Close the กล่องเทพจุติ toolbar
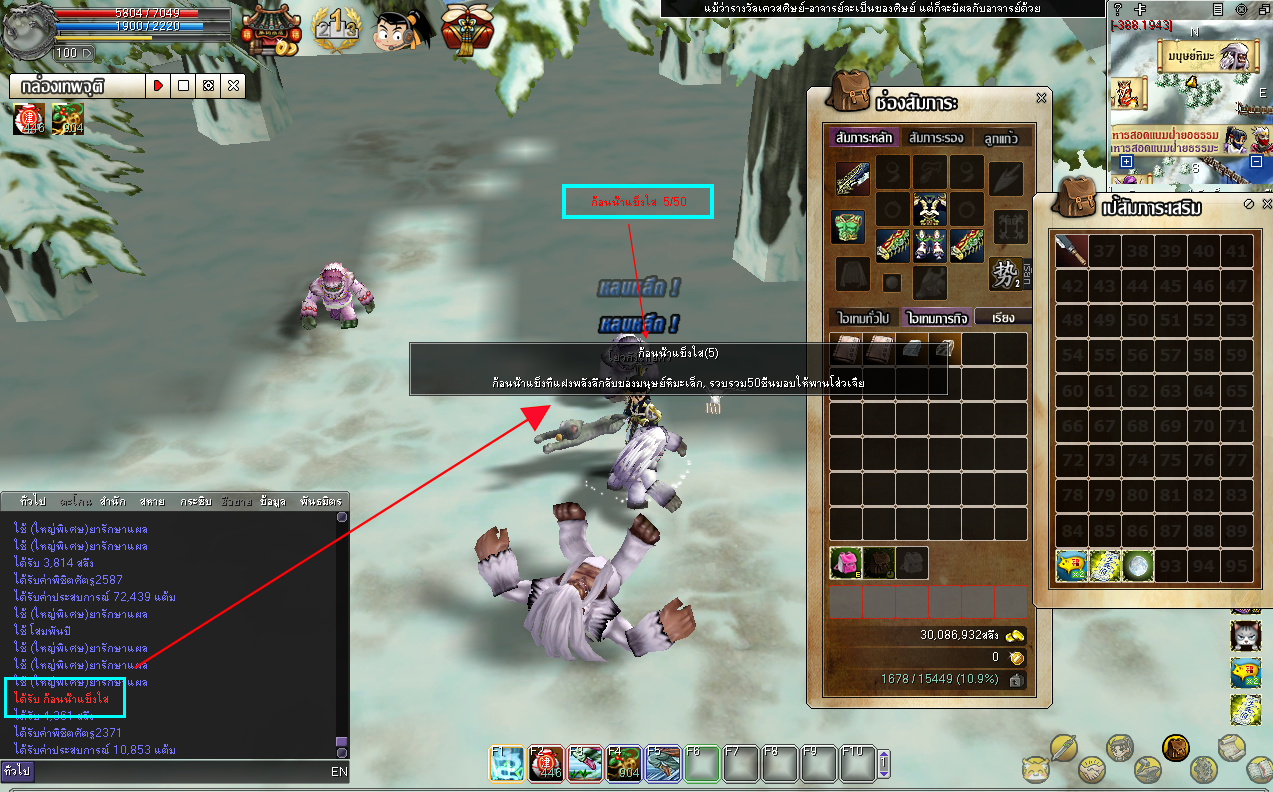 click(x=233, y=86)
